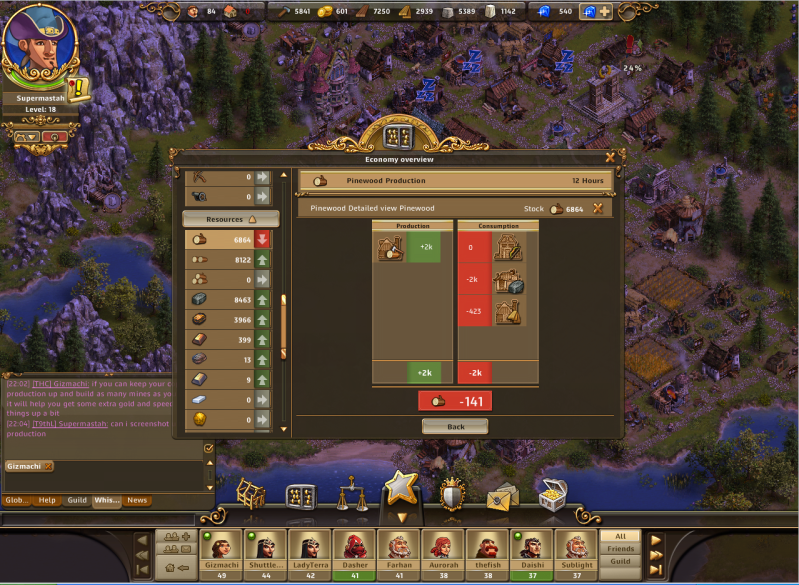Click the Back button in Economy overview

(x=455, y=426)
